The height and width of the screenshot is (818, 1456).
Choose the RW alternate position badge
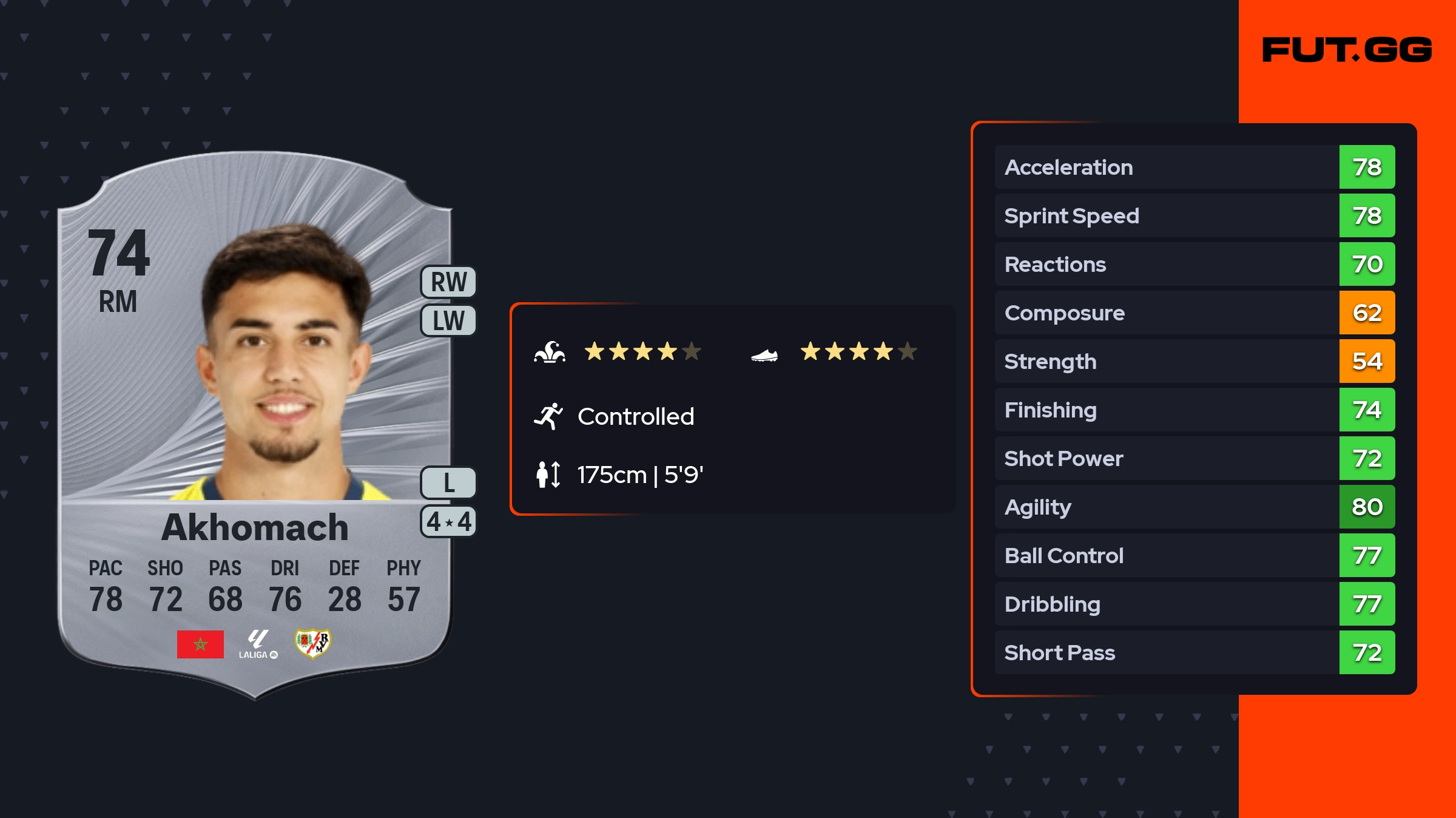(448, 282)
